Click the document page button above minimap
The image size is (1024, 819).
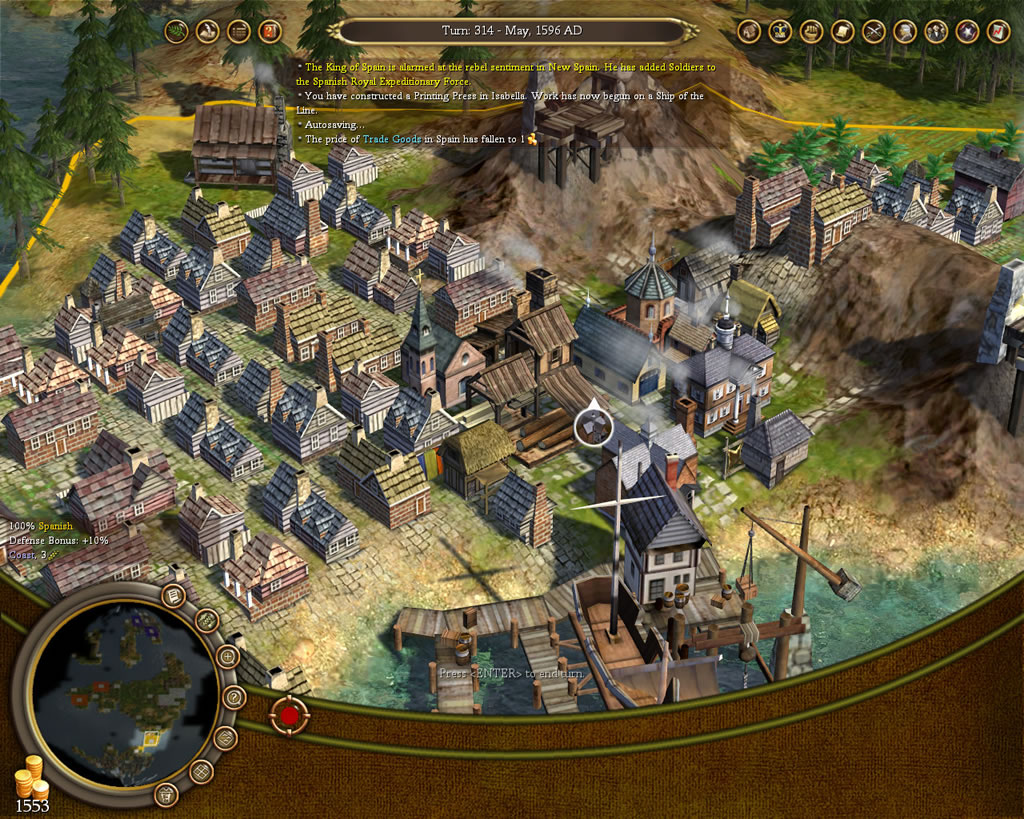click(x=172, y=597)
